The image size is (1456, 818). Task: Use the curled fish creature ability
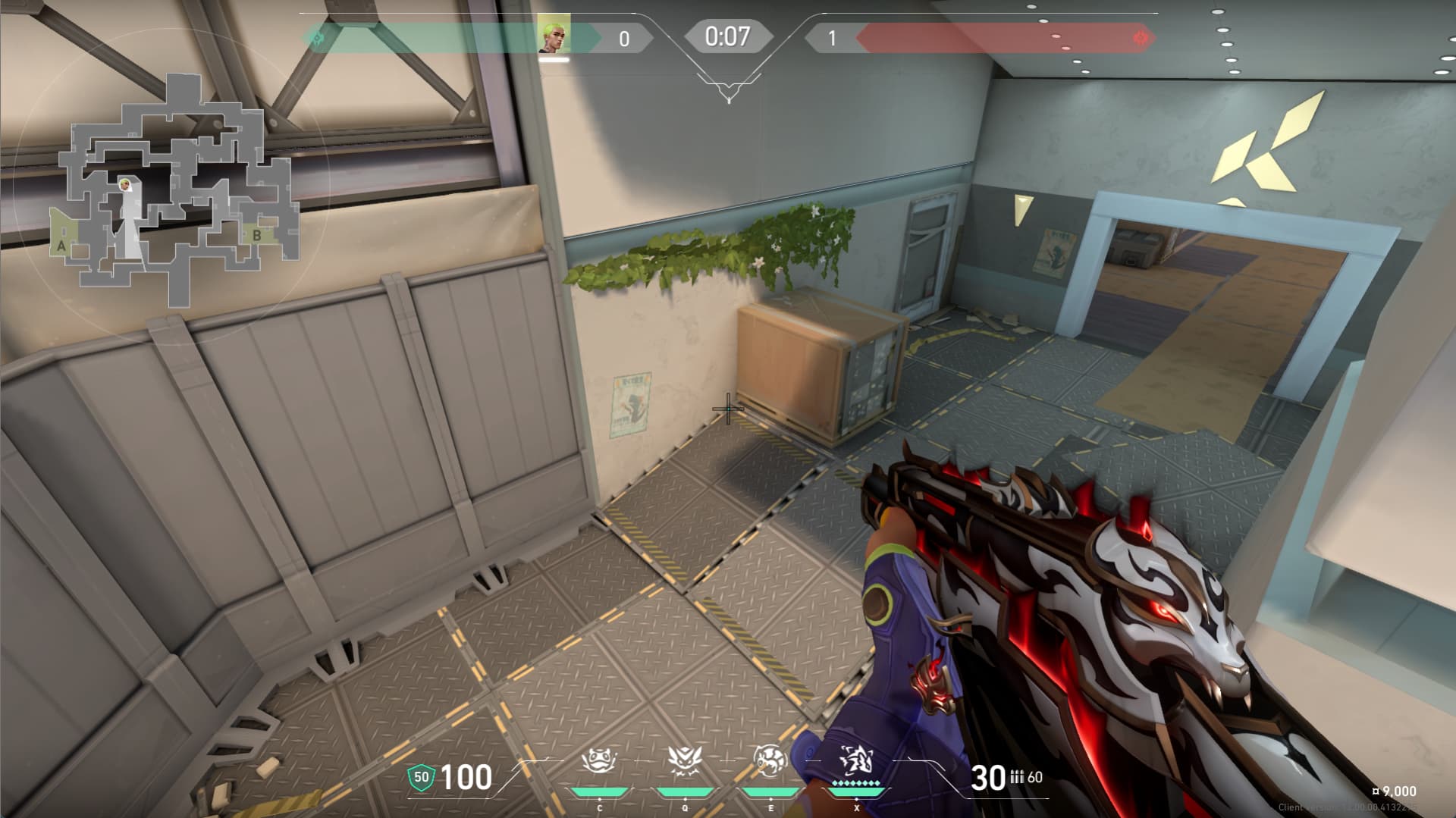770,760
